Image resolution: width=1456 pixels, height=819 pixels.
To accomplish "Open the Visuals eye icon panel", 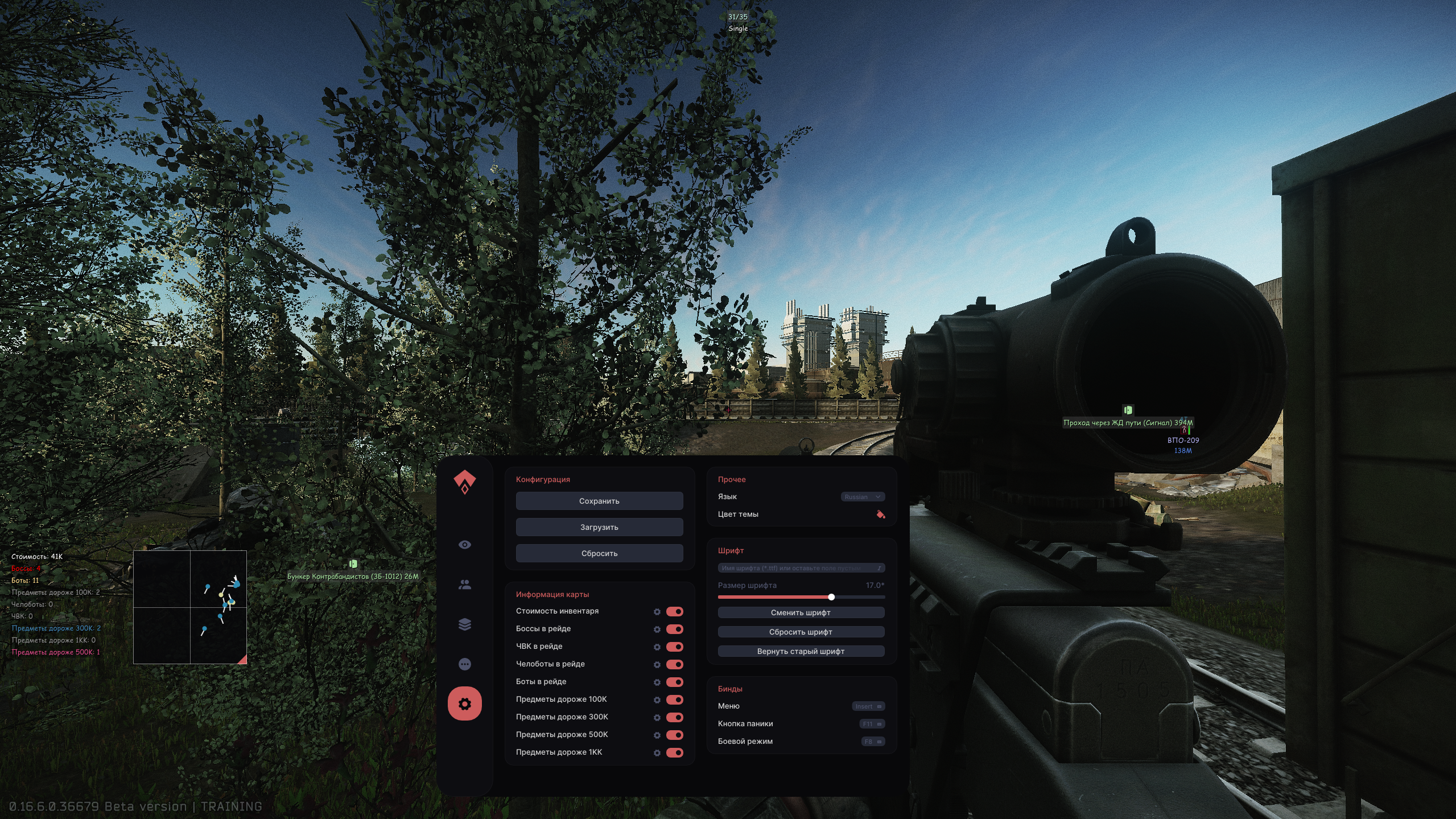I will pos(465,545).
